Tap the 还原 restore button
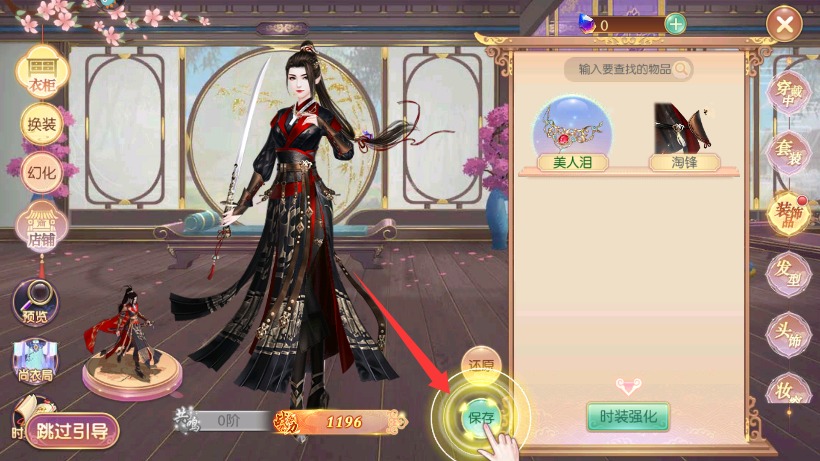The height and width of the screenshot is (461, 820). (x=481, y=364)
